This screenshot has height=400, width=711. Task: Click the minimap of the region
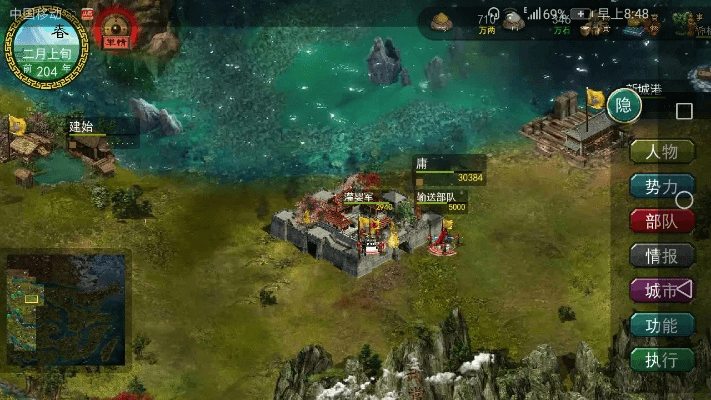pyautogui.click(x=66, y=309)
